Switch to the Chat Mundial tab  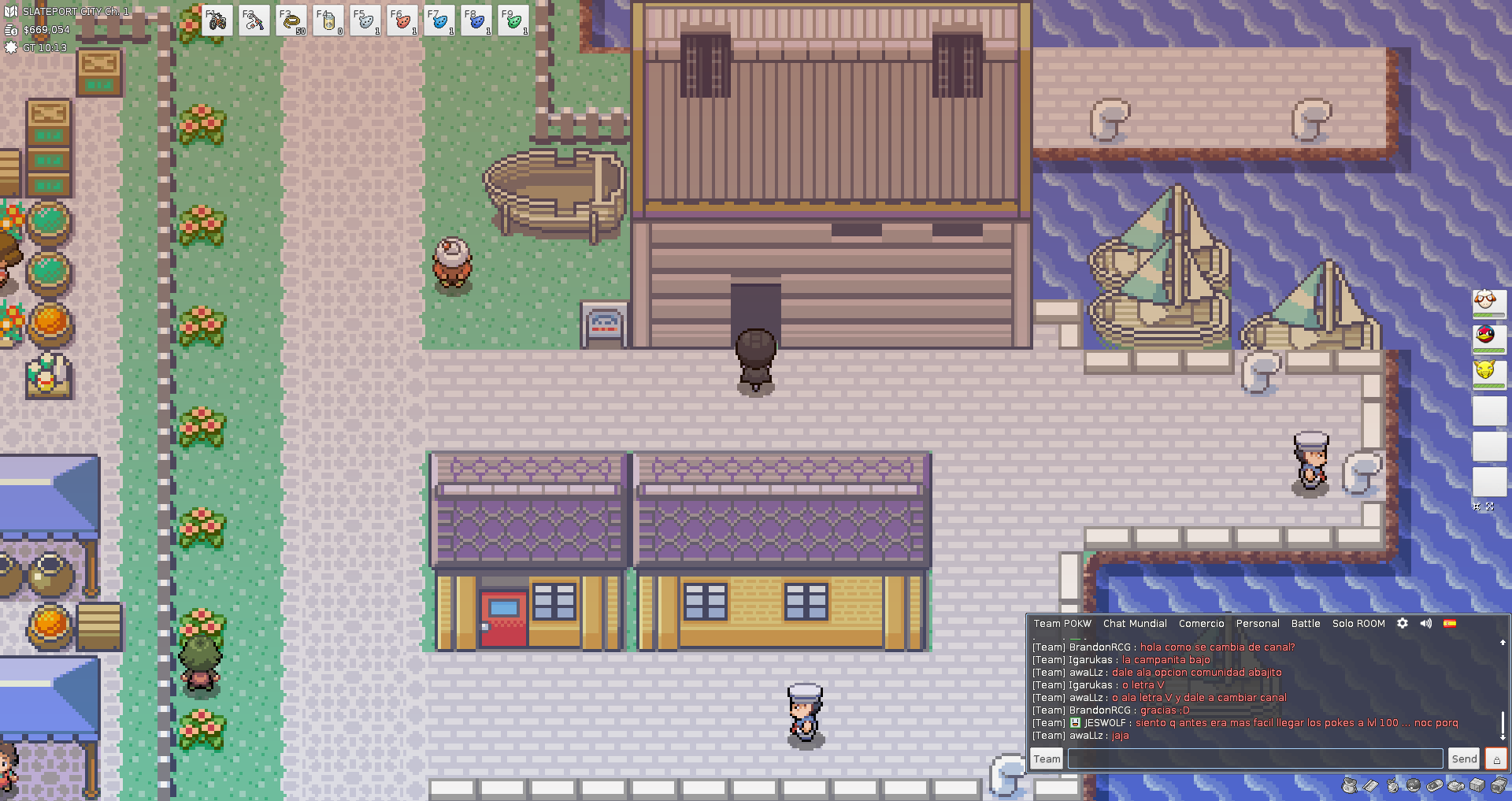[x=1135, y=623]
